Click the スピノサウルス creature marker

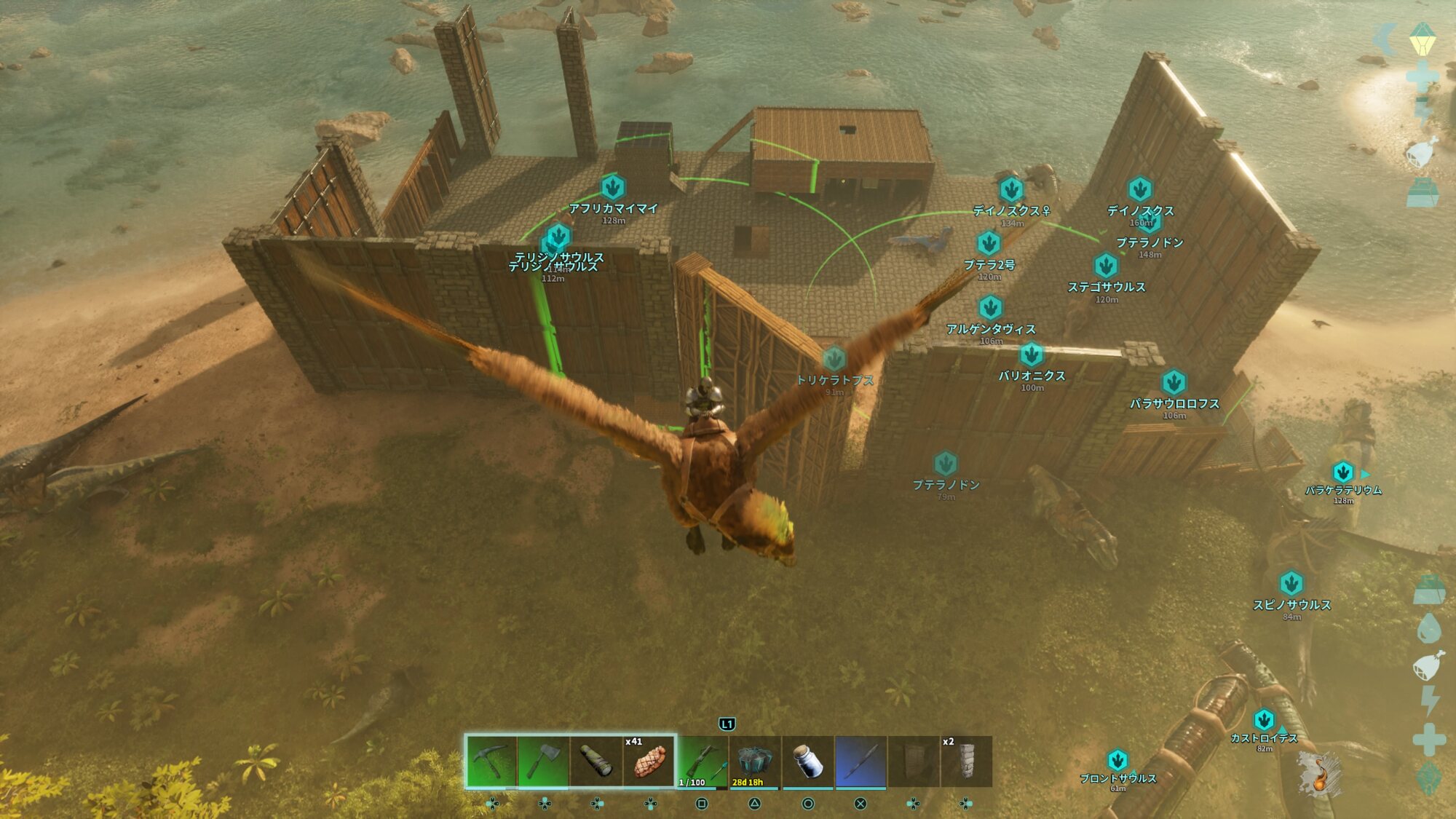tap(1291, 583)
